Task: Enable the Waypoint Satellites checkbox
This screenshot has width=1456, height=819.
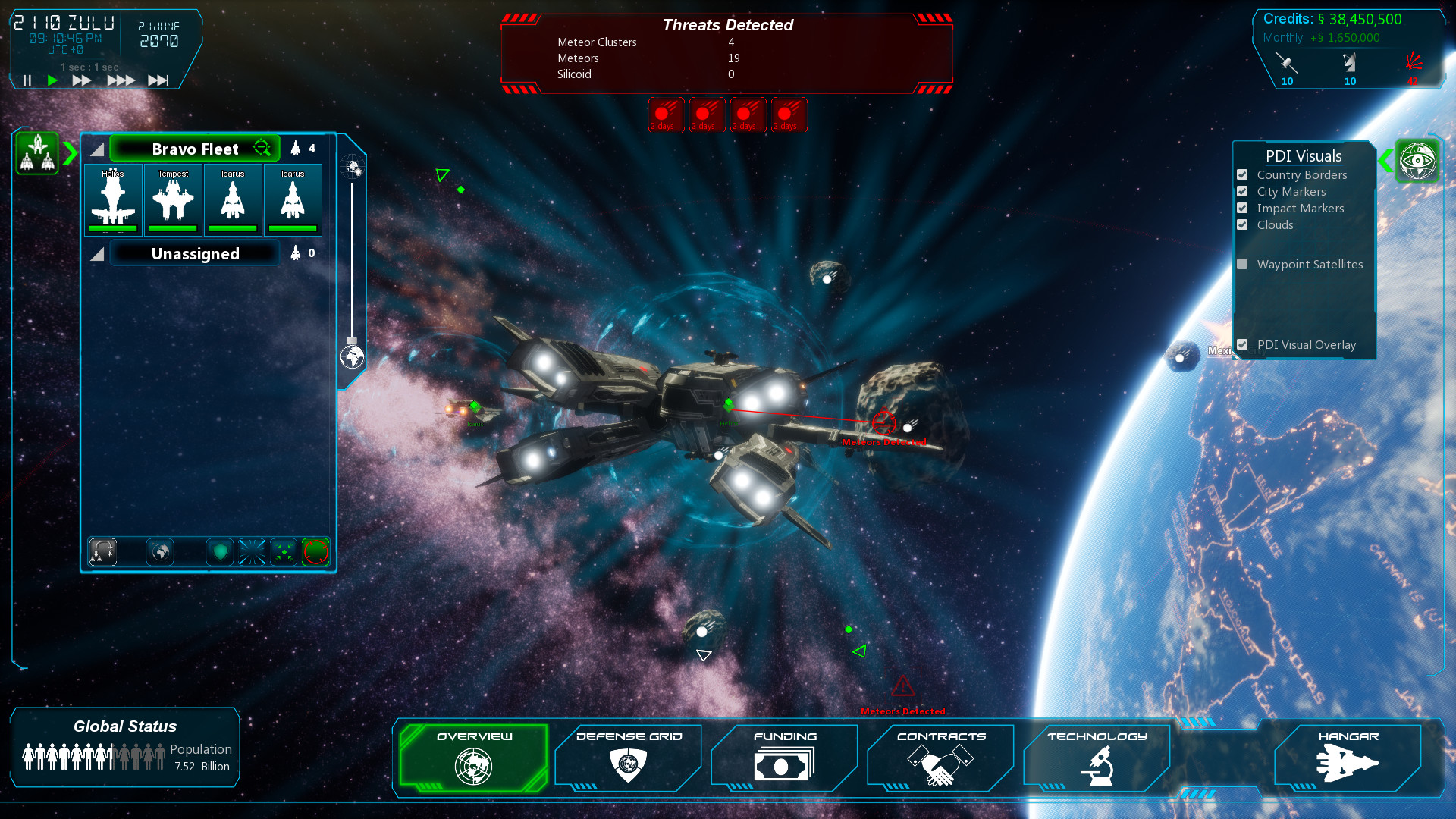Action: point(1242,264)
